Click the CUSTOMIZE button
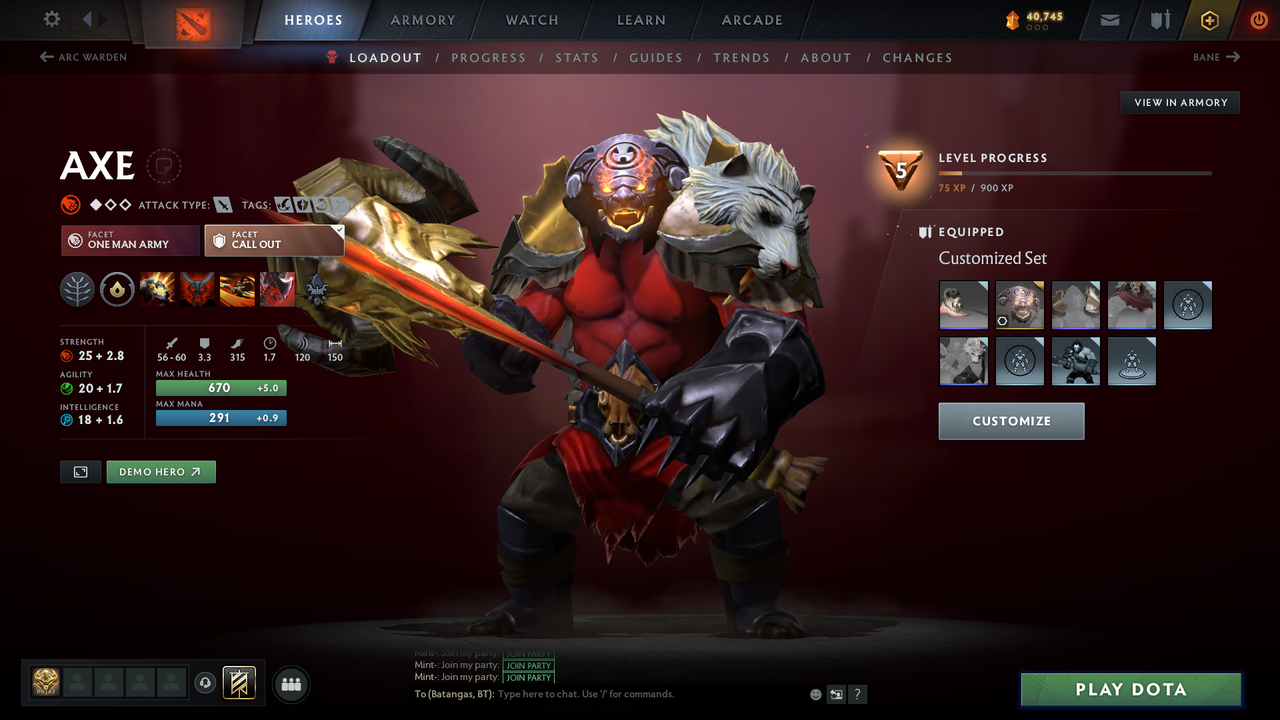 [1011, 421]
